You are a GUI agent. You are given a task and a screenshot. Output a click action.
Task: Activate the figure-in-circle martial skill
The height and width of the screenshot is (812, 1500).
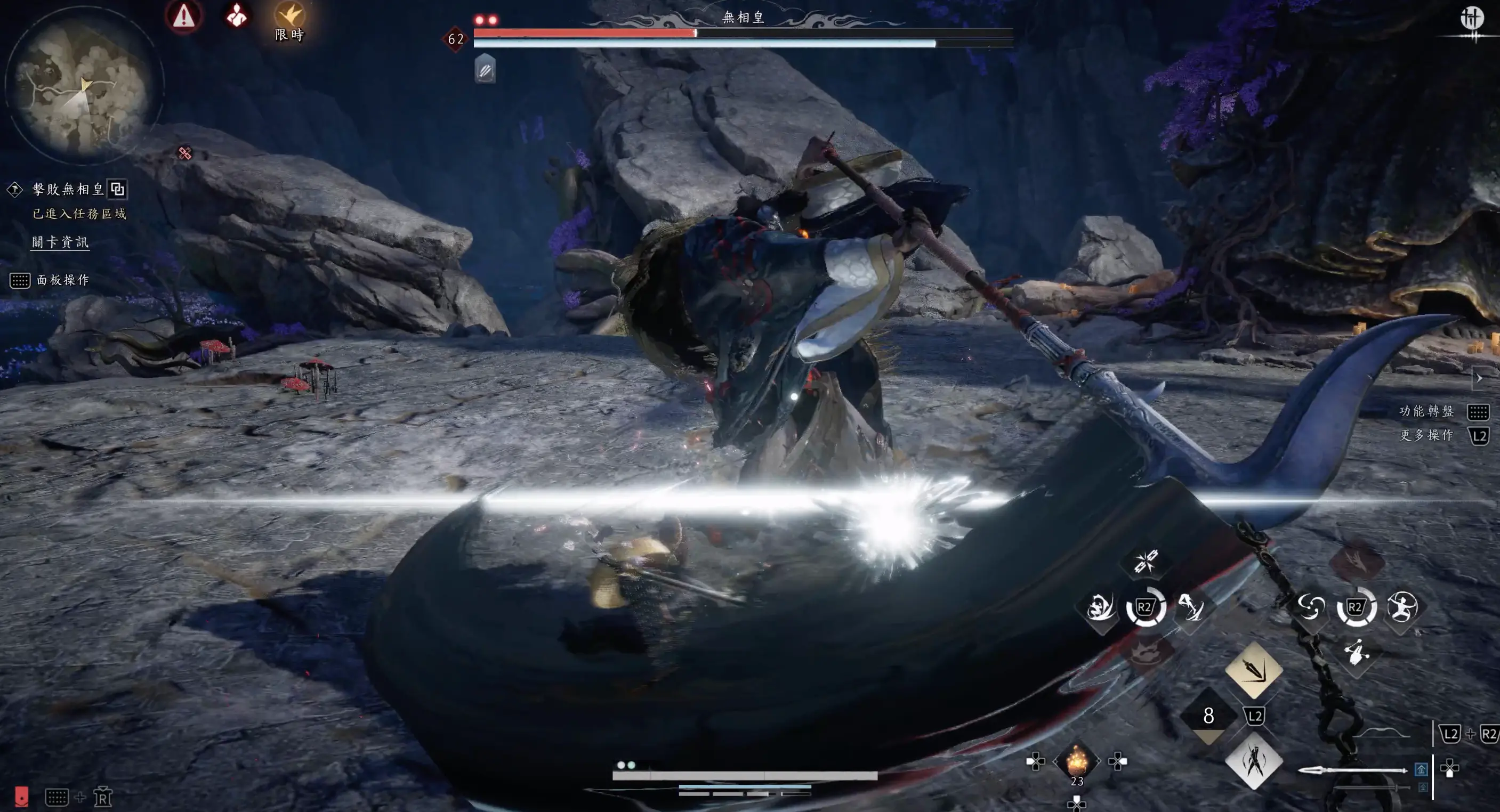(x=1402, y=608)
